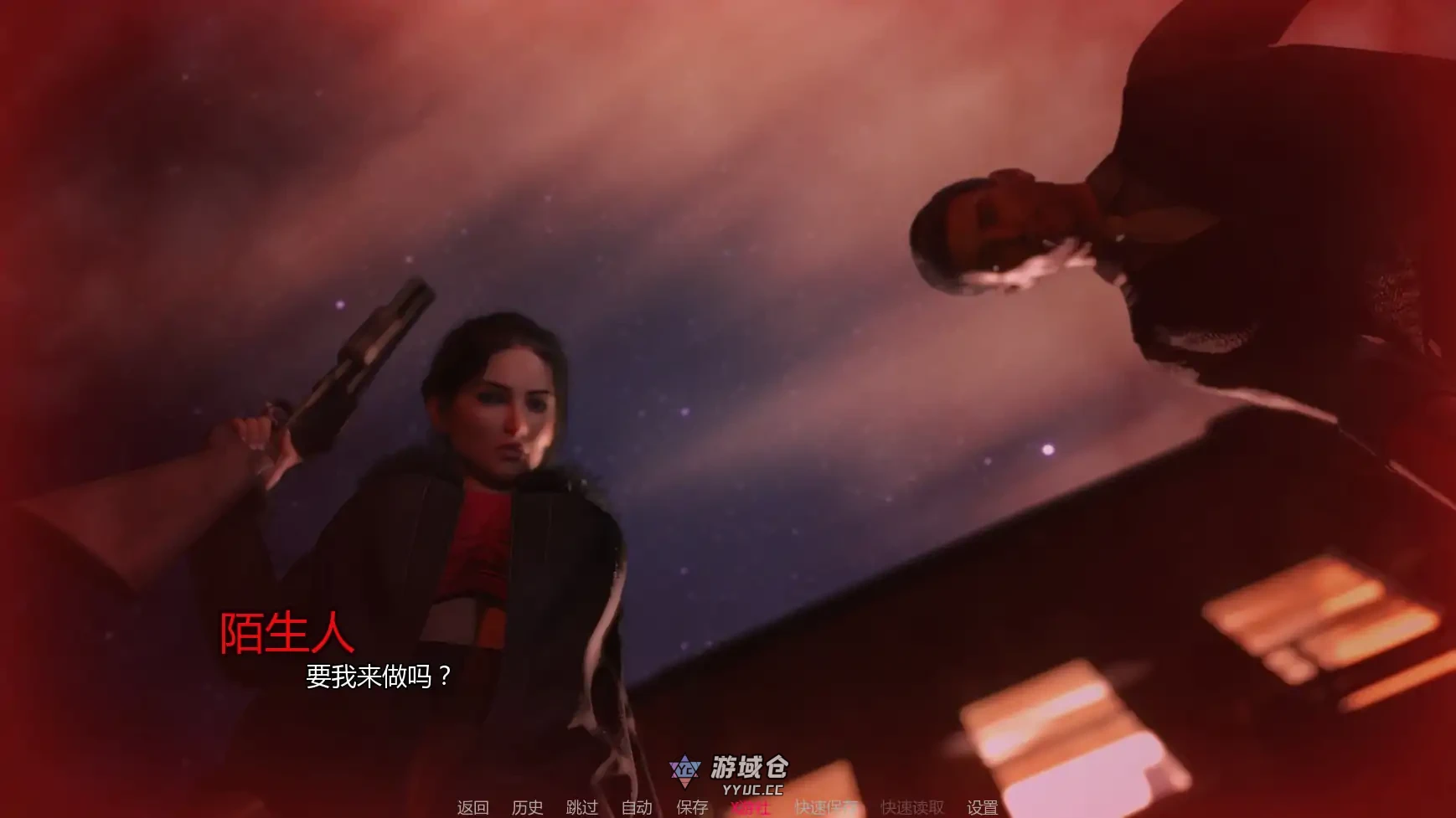Click the starry sky to advance dialogue
This screenshot has width=1456, height=818.
[x=796, y=377]
